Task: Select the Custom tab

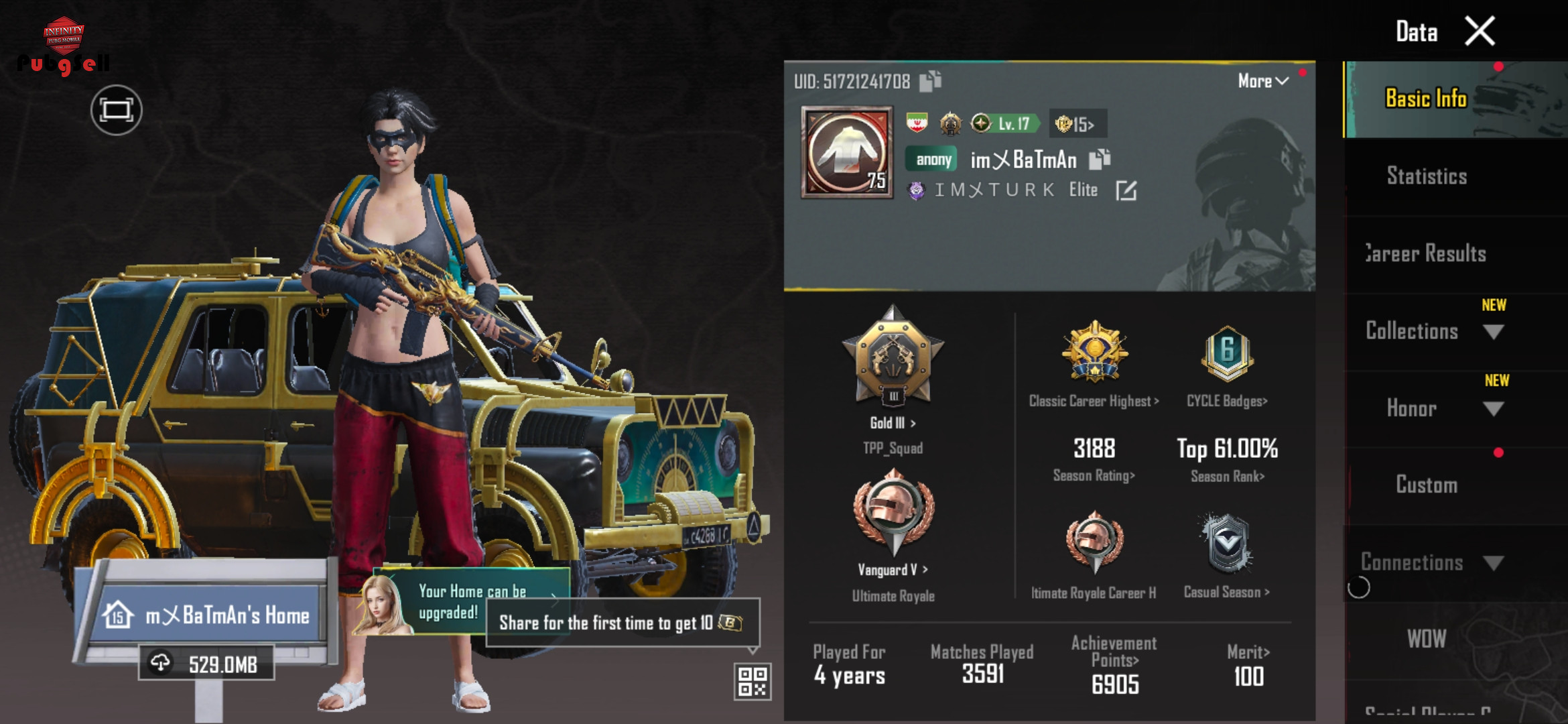Action: tap(1427, 485)
